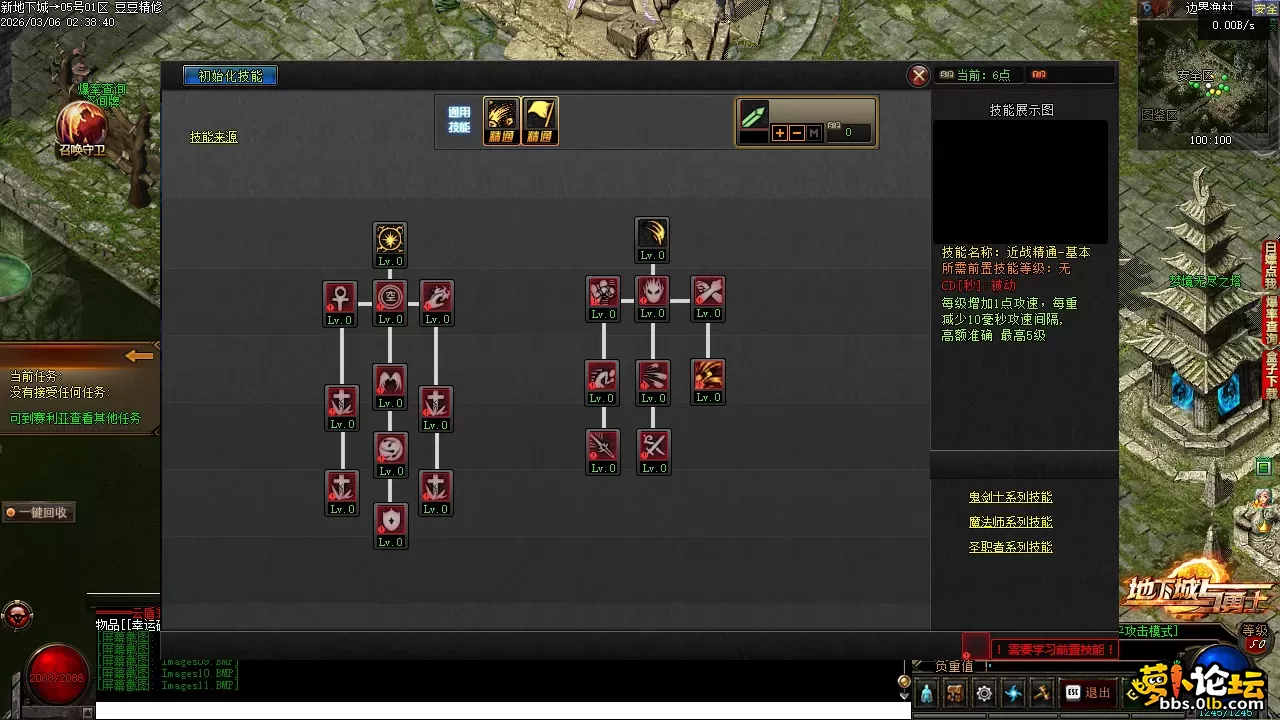Choose the orange flame burst skill
This screenshot has height=720, width=1280.
click(708, 376)
